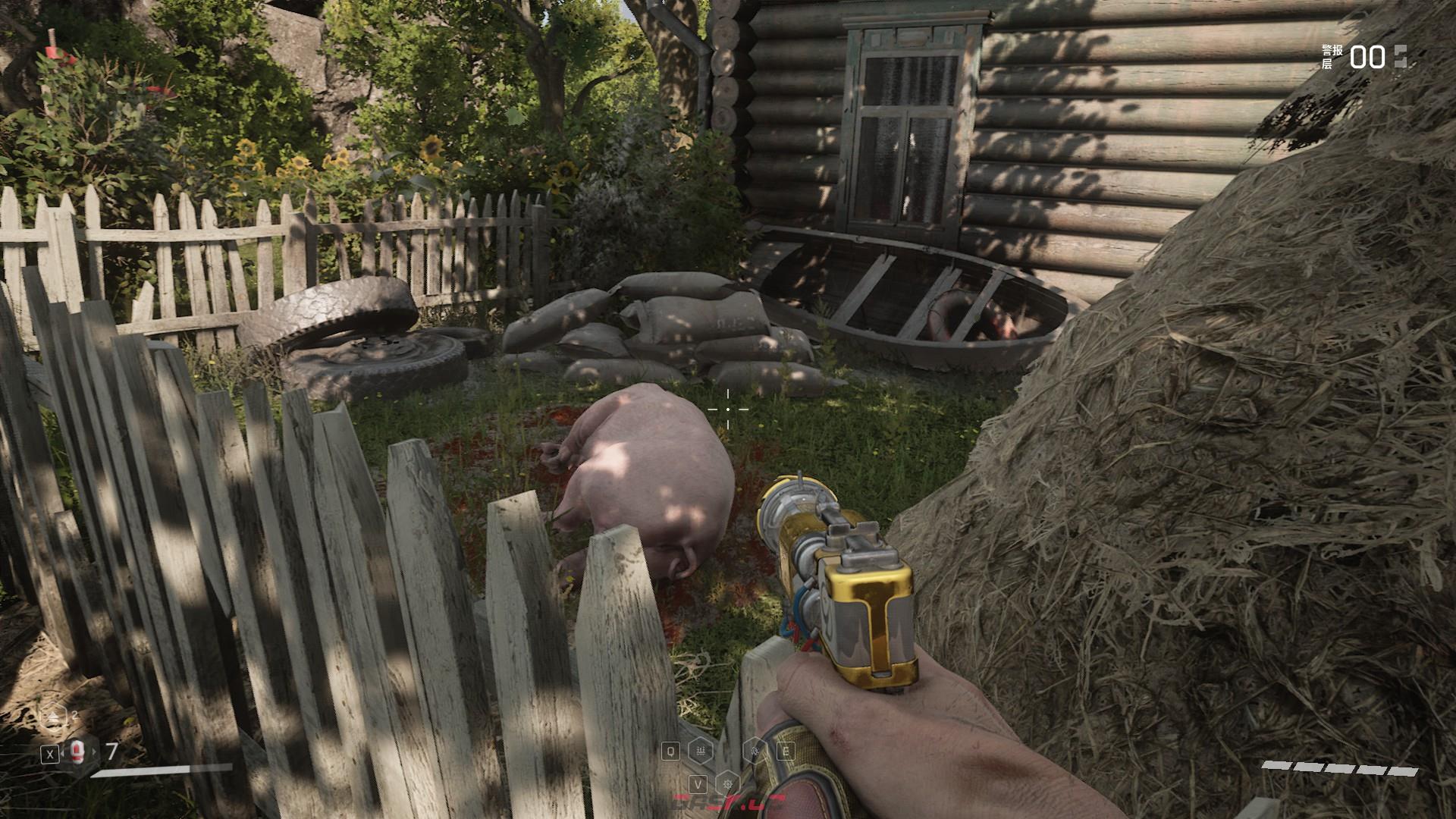The width and height of the screenshot is (1456, 819).
Task: Cycle to the next consumable with right arrow
Action: [x=96, y=752]
